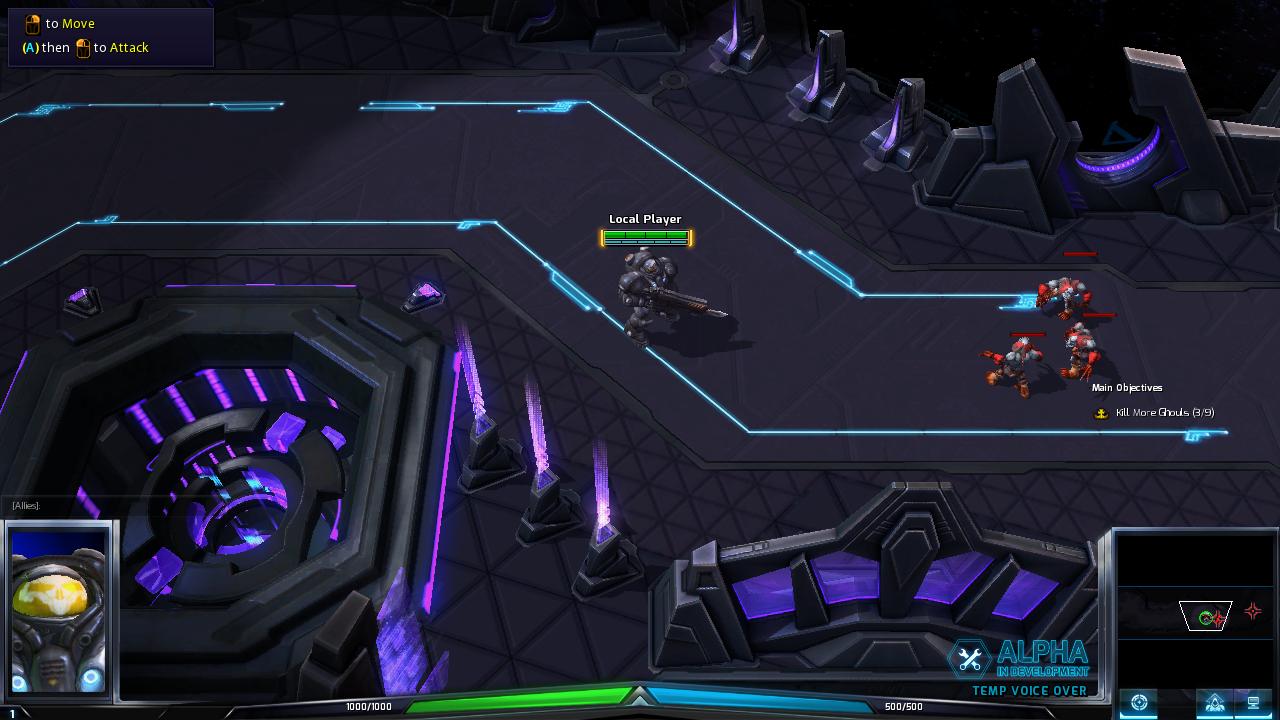Select the Kill More Ghouls objective
This screenshot has width=1280, height=720.
[1164, 413]
